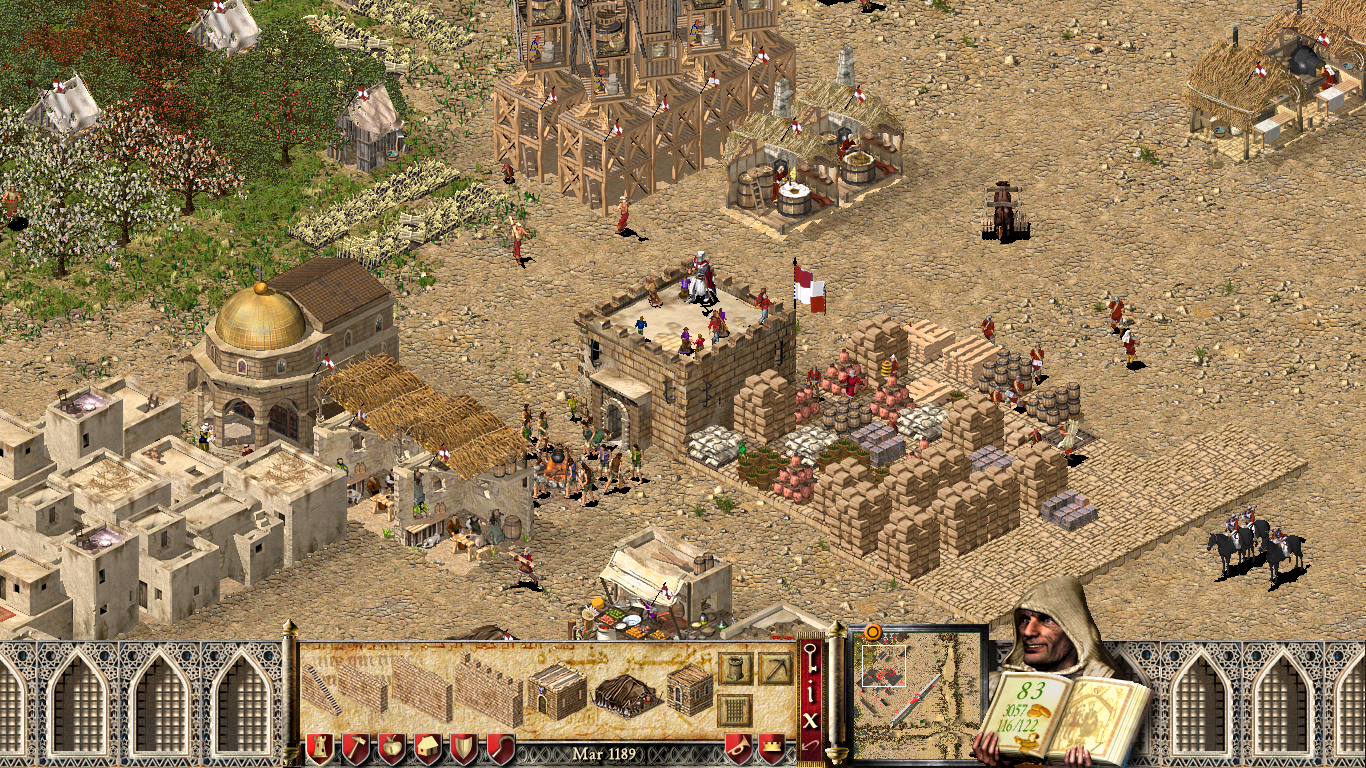Select the stone stairs building piece

click(321, 689)
